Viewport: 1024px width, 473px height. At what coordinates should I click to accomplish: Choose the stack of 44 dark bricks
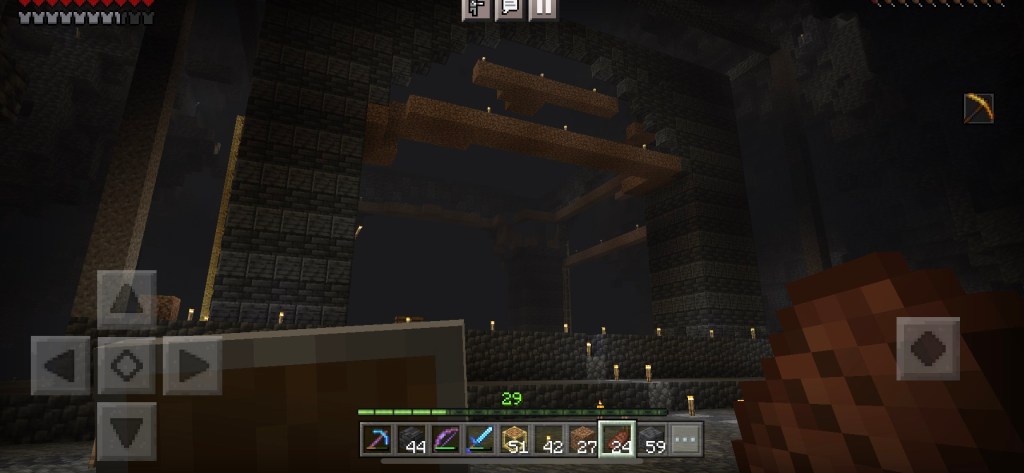(x=411, y=439)
